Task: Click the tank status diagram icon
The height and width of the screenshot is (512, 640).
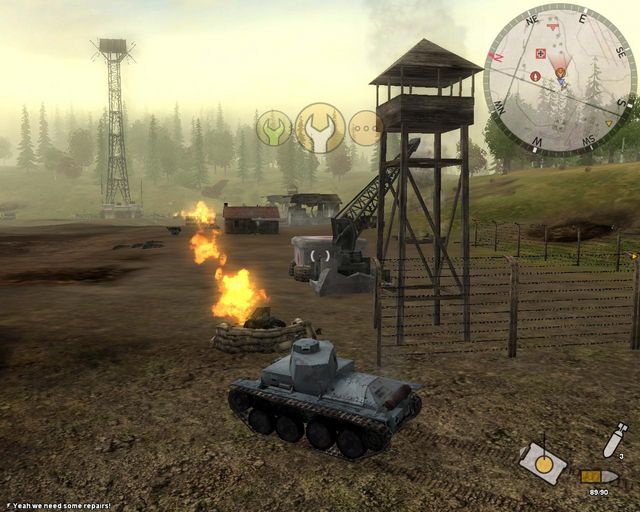Action: tap(543, 462)
